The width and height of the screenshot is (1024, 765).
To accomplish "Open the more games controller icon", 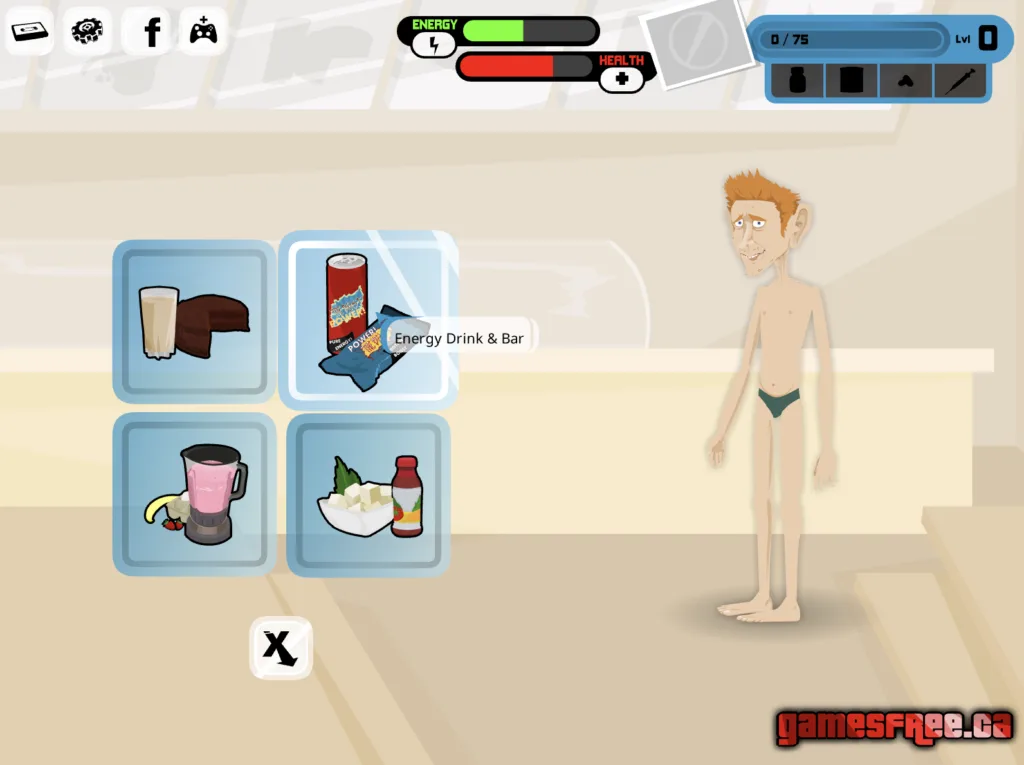I will pyautogui.click(x=204, y=32).
